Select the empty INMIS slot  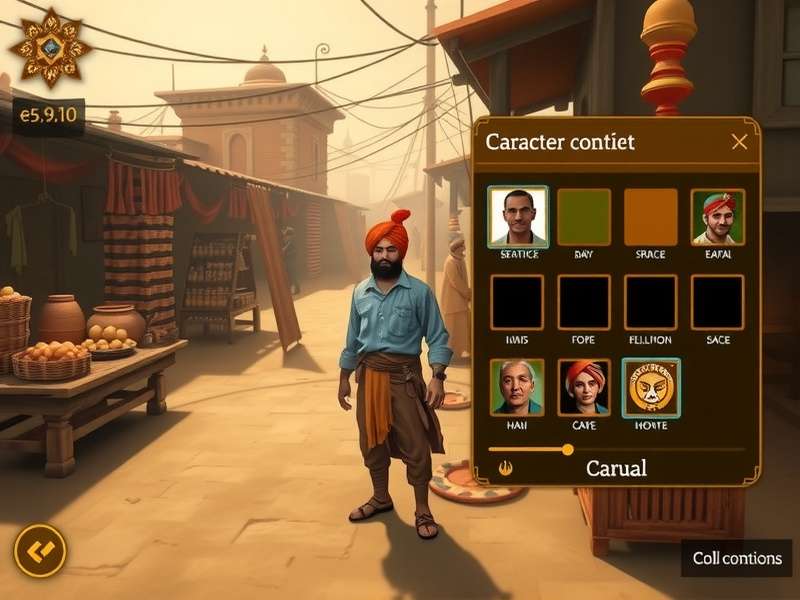(x=518, y=302)
